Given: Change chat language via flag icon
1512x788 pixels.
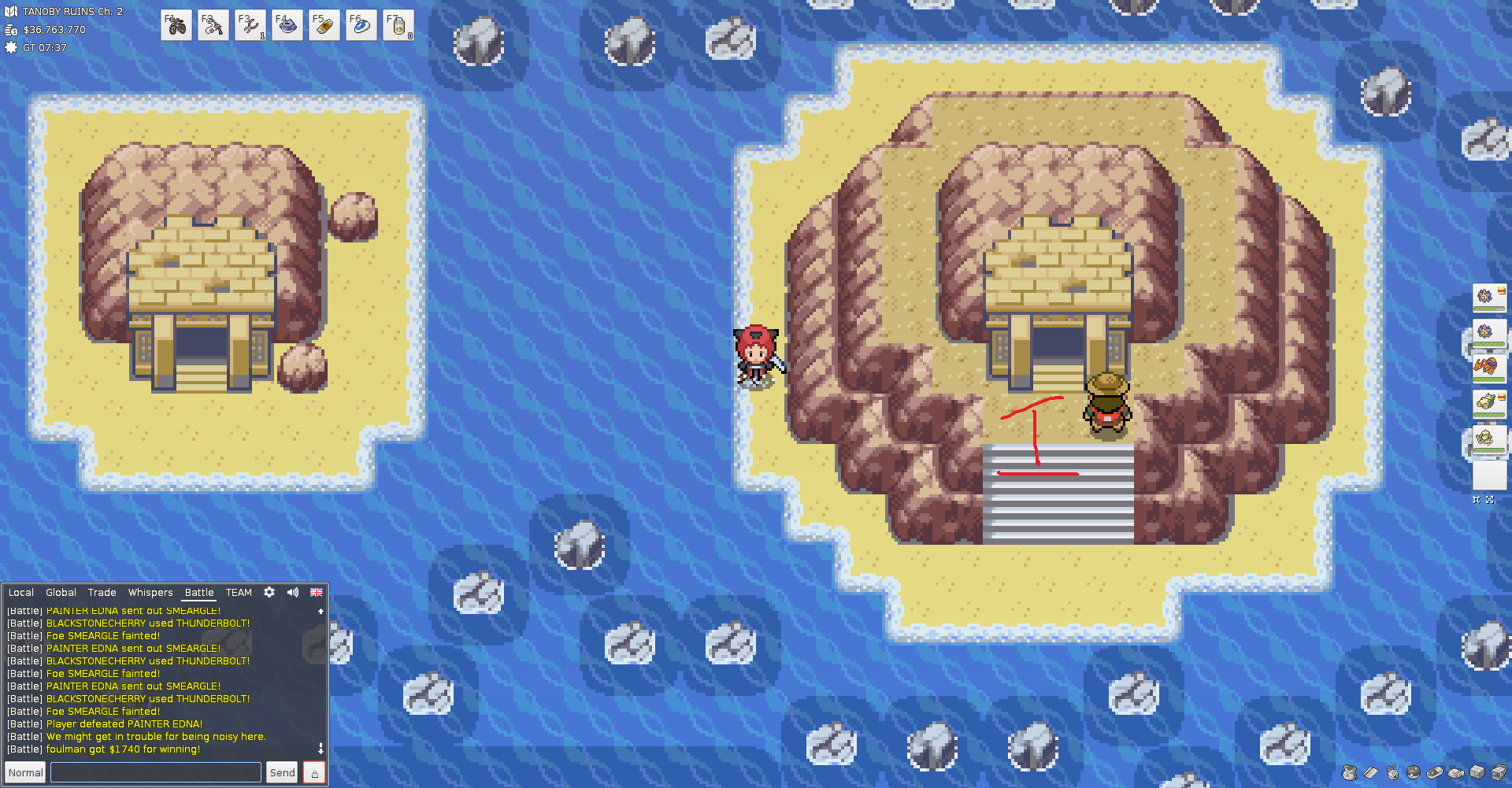Looking at the screenshot, I should coord(317,592).
